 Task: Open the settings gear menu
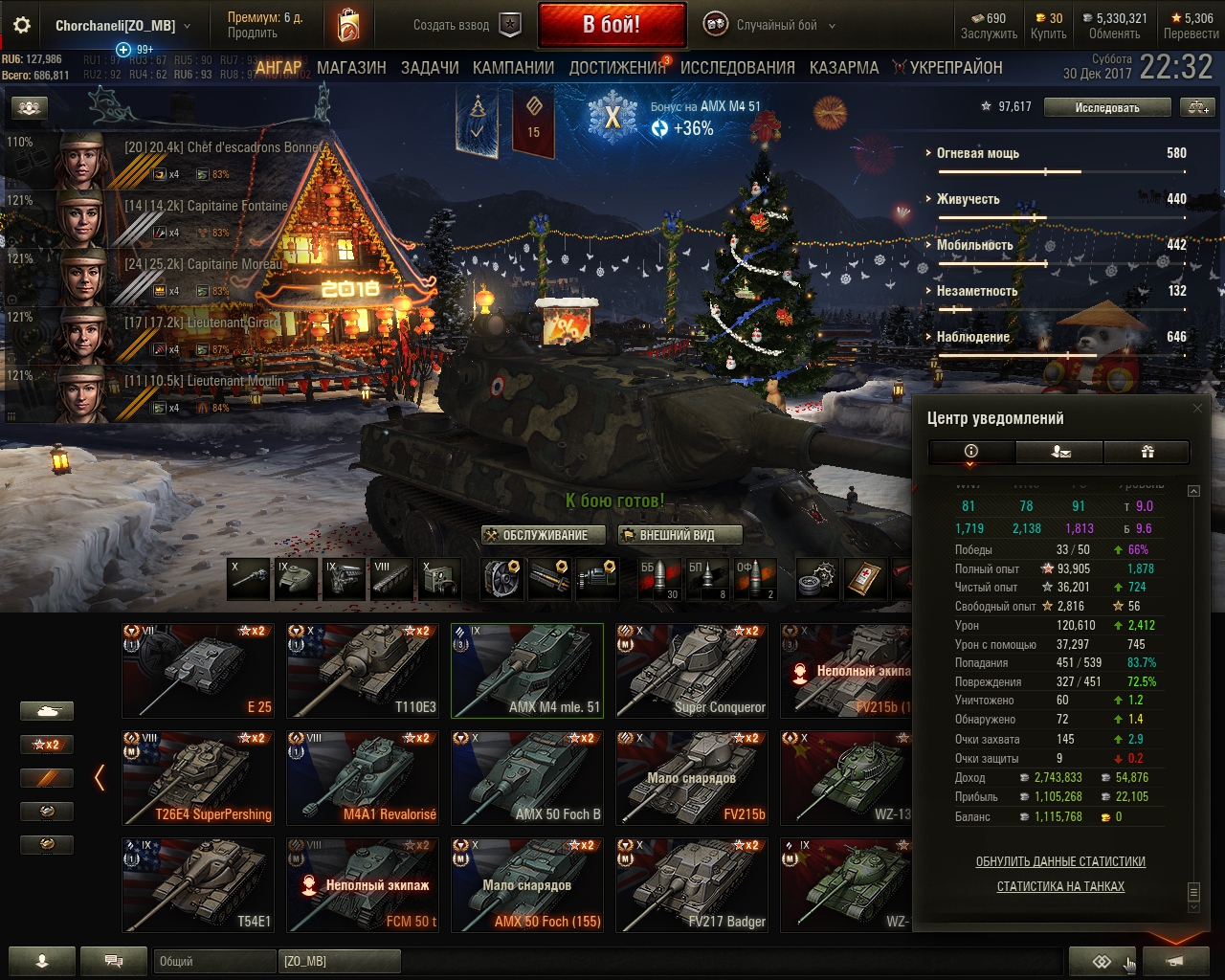(x=22, y=26)
